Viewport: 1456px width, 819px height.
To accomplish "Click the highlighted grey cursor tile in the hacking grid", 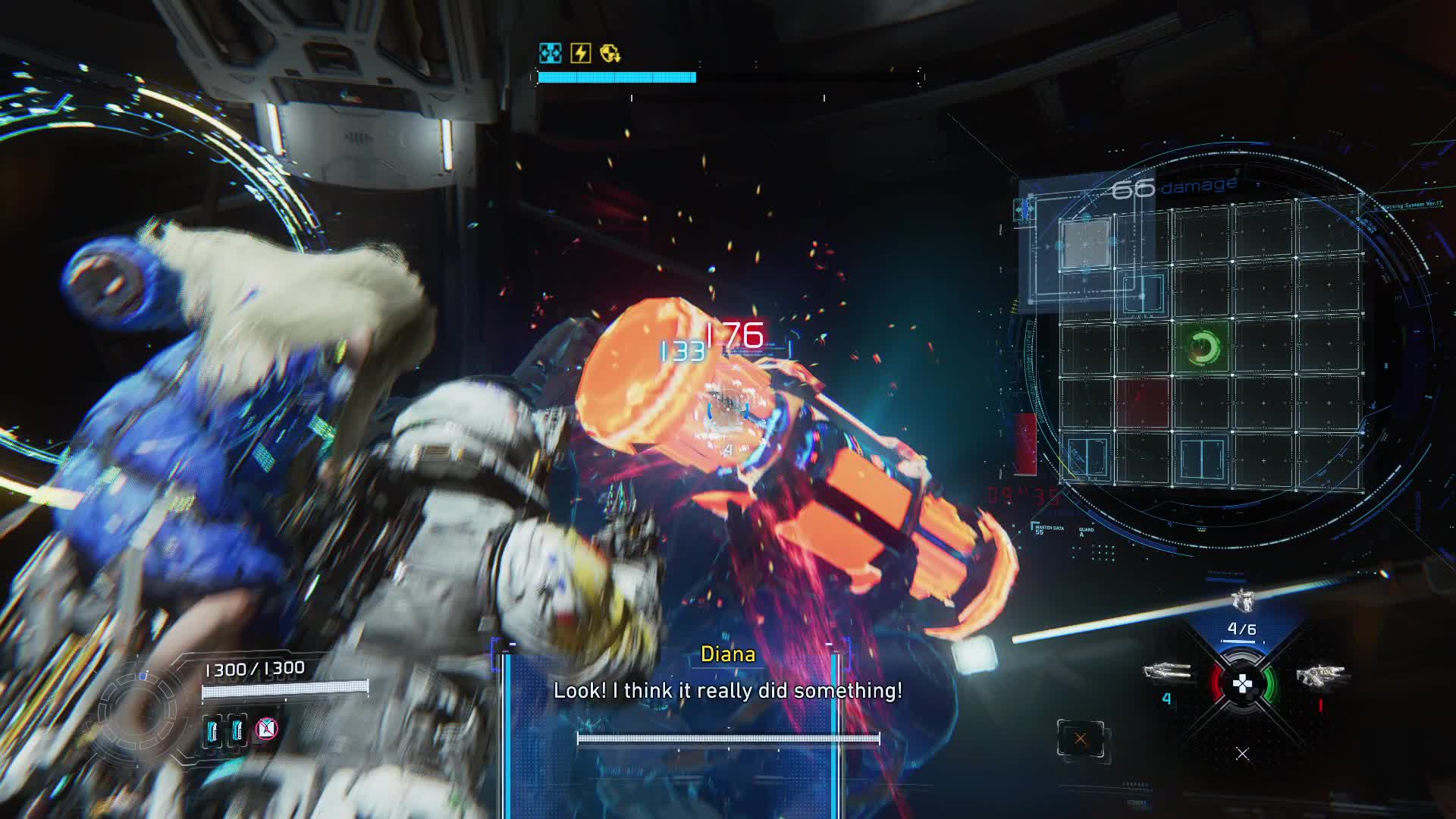I will pos(1085,243).
